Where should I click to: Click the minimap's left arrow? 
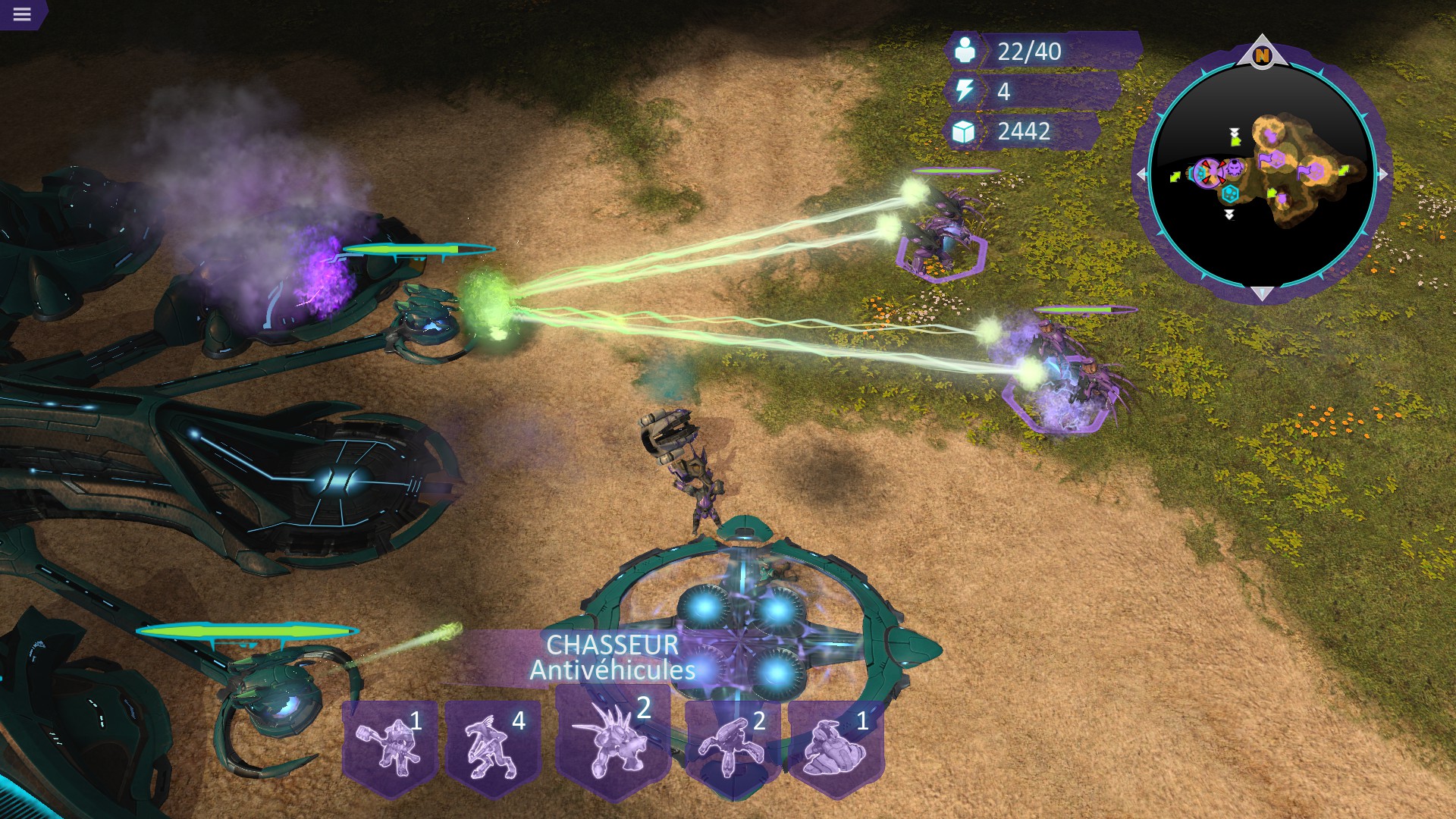(1142, 174)
